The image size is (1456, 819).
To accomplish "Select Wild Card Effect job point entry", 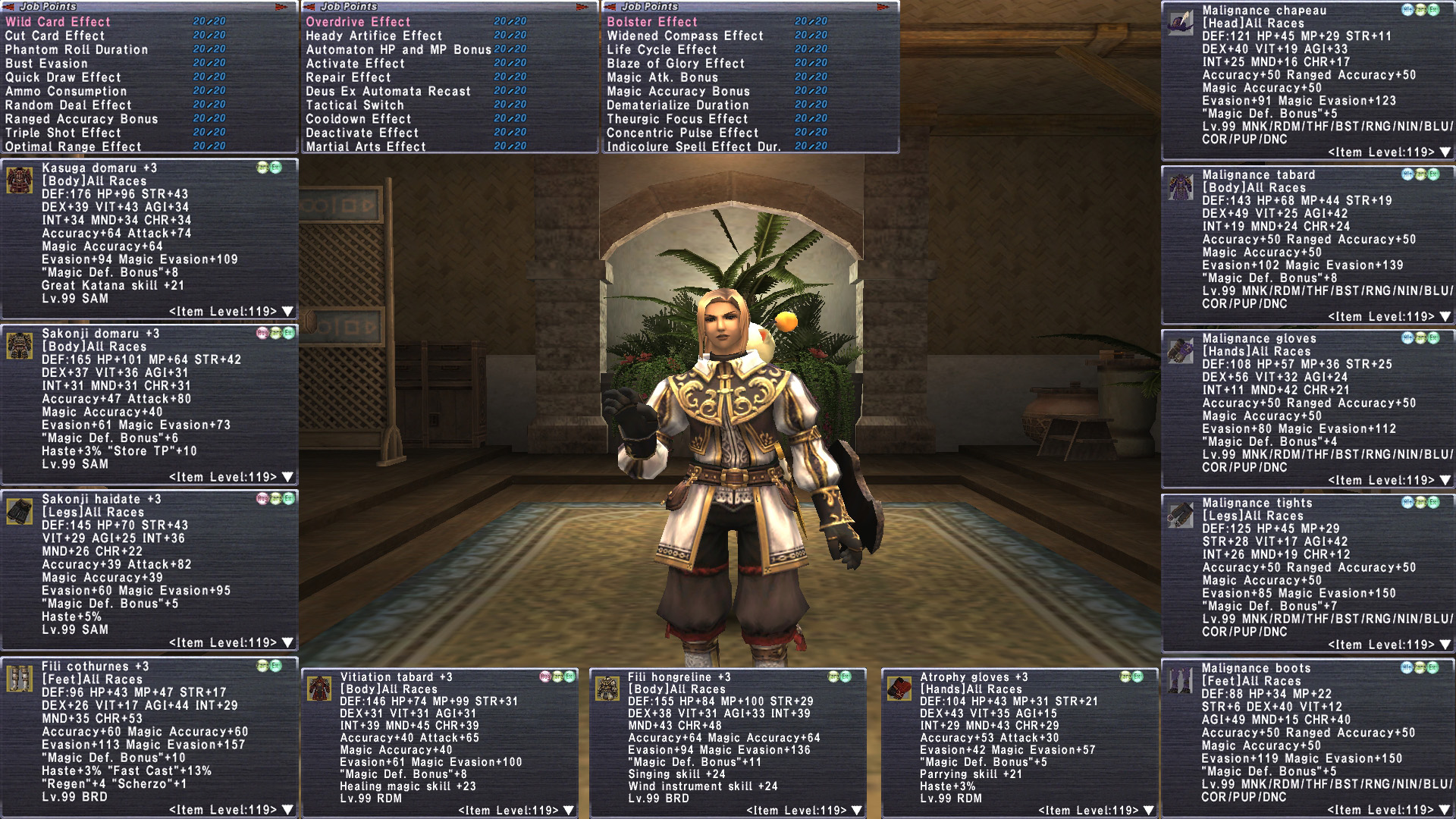I will pos(58,22).
